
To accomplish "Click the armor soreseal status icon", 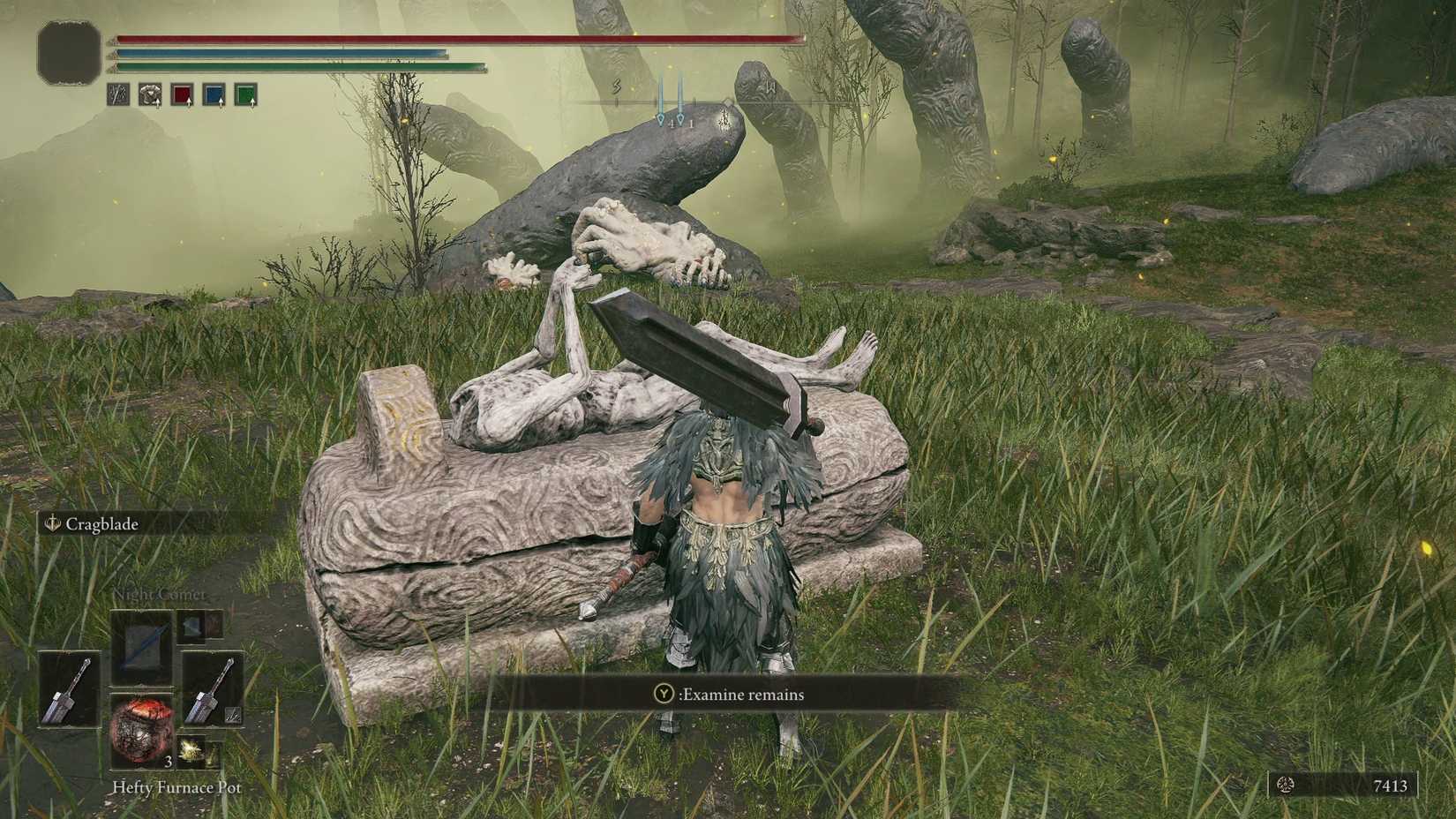I will click(x=151, y=94).
